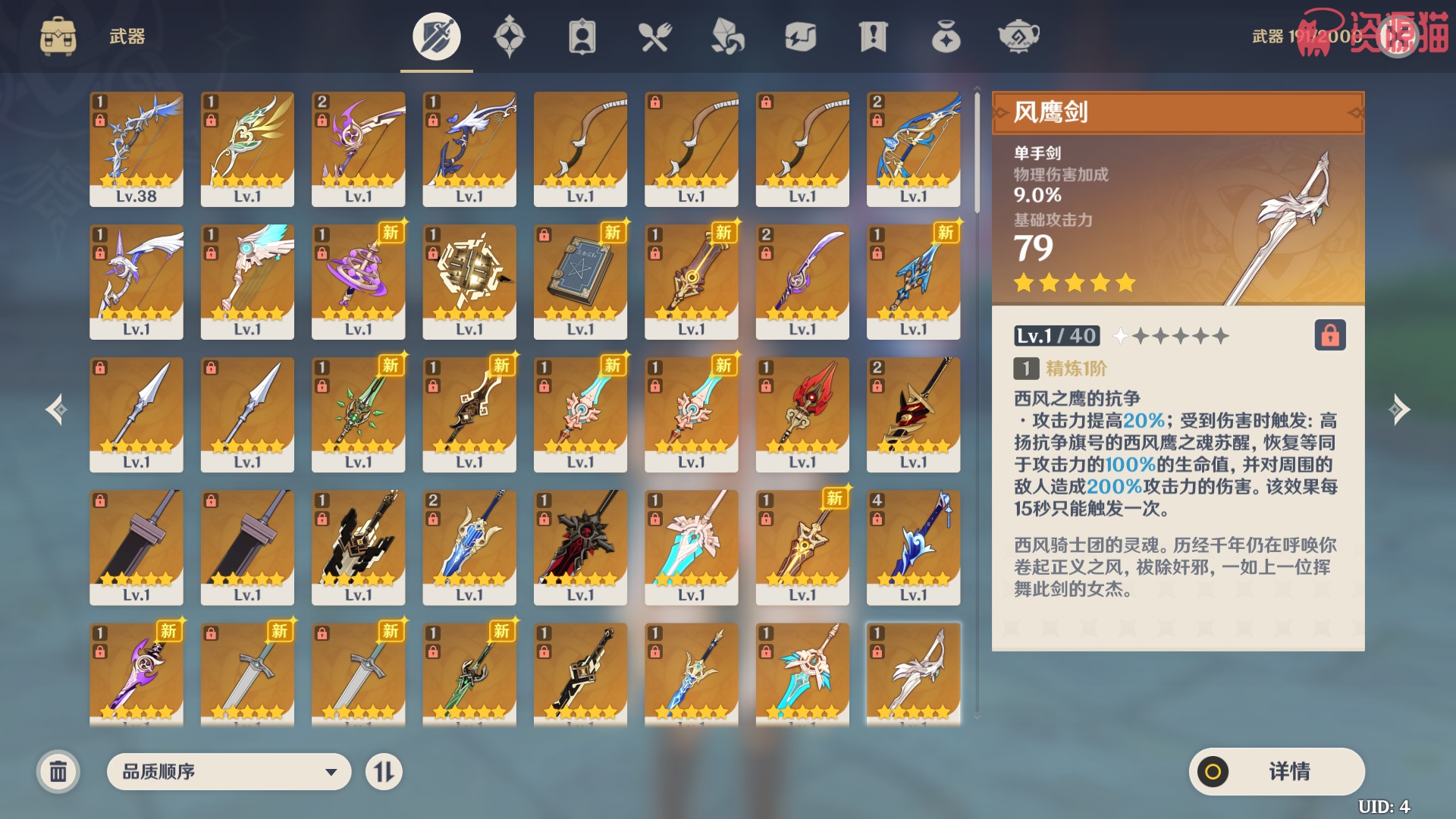Open the artifacts tab
Screen dimensions: 1456x819
(x=509, y=36)
